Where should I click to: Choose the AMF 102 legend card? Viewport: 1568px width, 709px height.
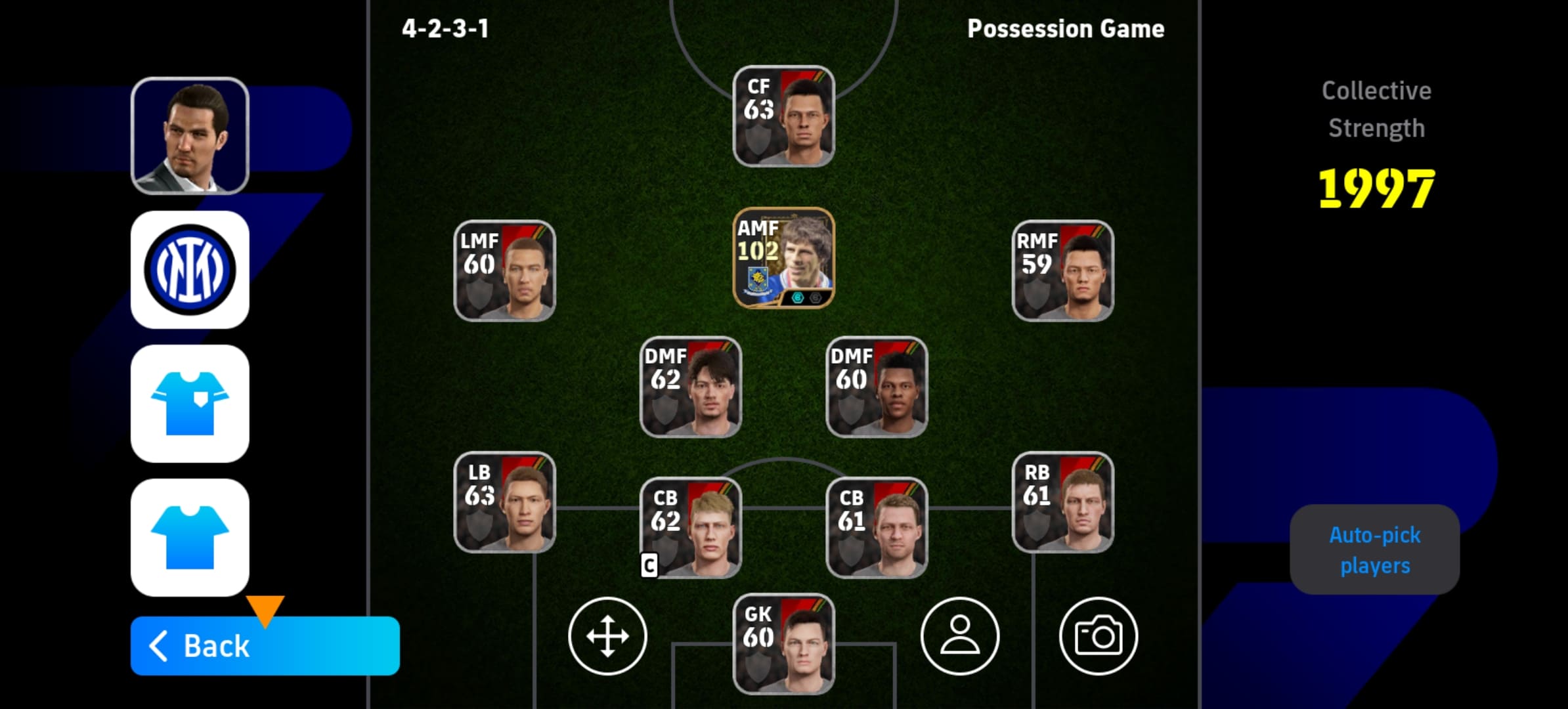pyautogui.click(x=783, y=258)
